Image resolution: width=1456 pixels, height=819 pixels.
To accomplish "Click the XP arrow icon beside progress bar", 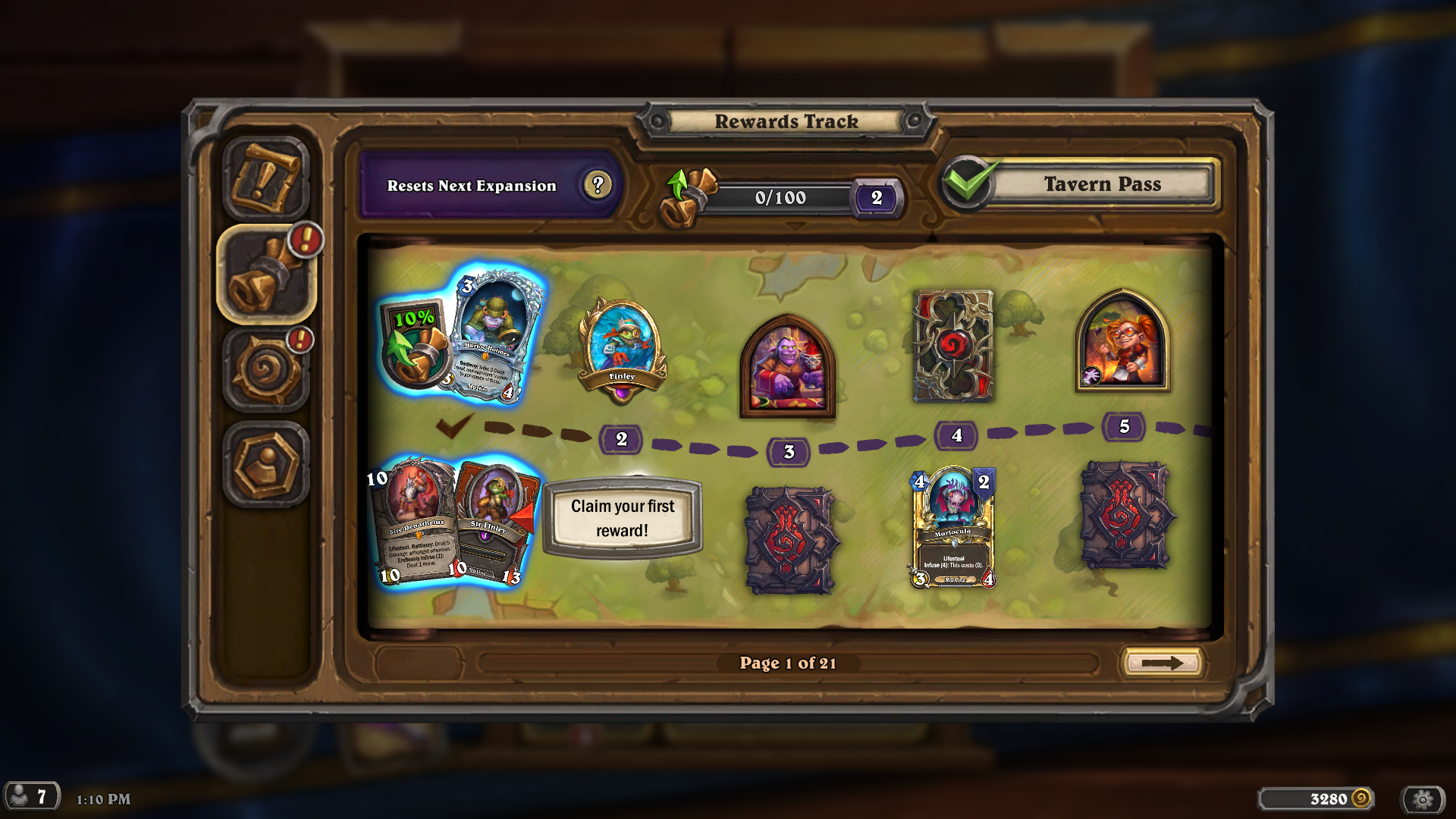I will 685,192.
